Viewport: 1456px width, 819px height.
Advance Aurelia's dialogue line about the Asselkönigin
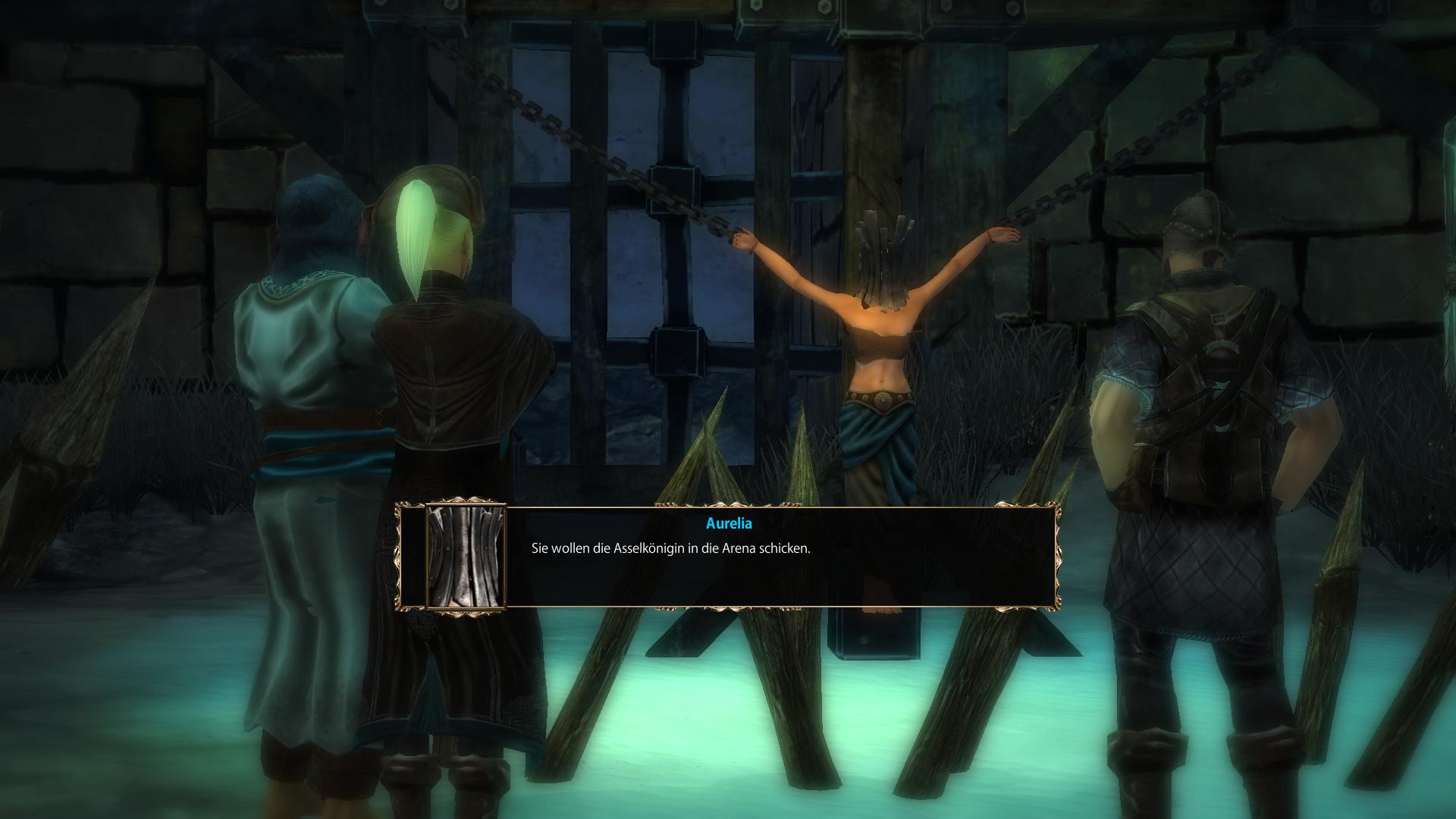point(670,548)
